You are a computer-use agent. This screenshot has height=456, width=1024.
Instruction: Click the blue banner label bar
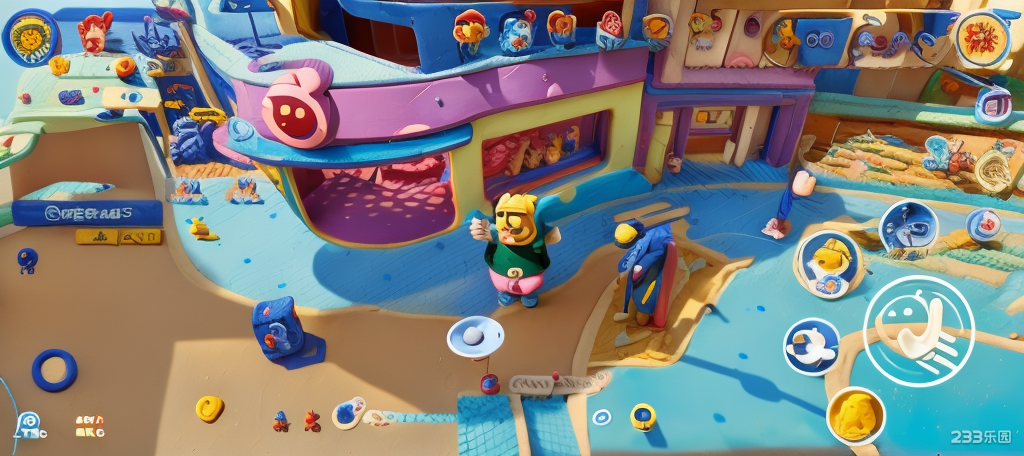pos(88,213)
